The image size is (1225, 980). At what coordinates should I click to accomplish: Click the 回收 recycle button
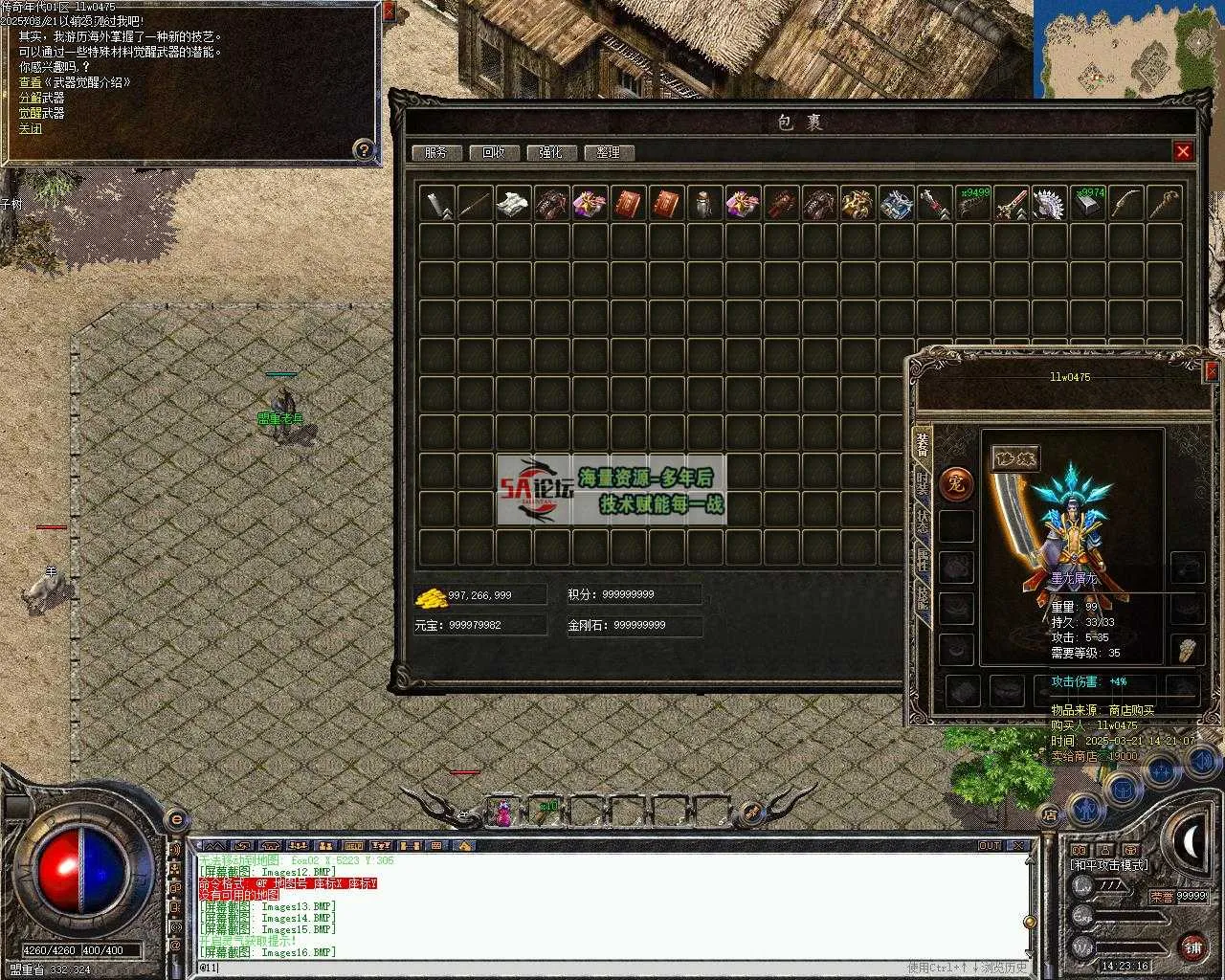click(494, 152)
